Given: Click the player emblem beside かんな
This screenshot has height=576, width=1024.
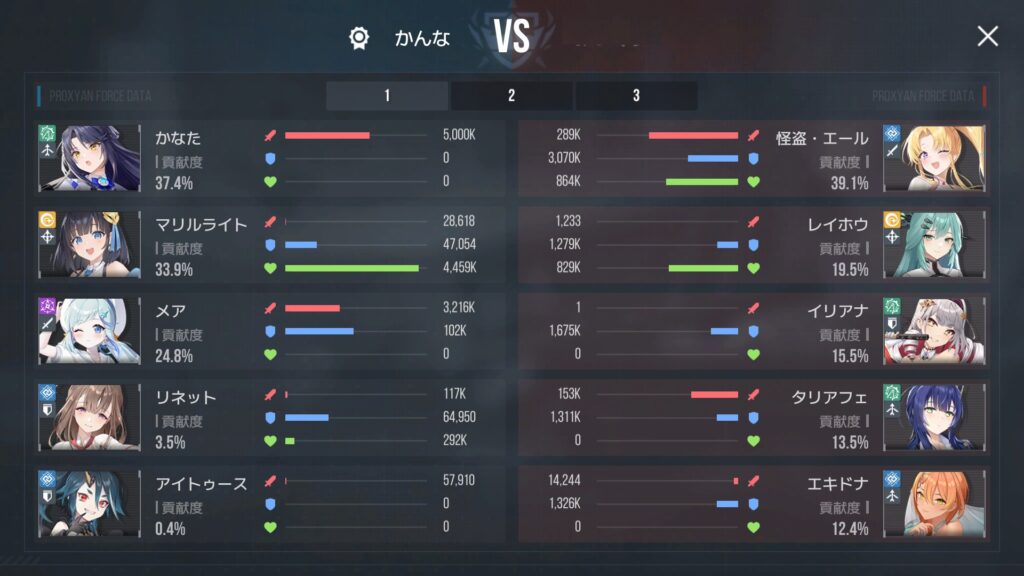Looking at the screenshot, I should (x=359, y=39).
